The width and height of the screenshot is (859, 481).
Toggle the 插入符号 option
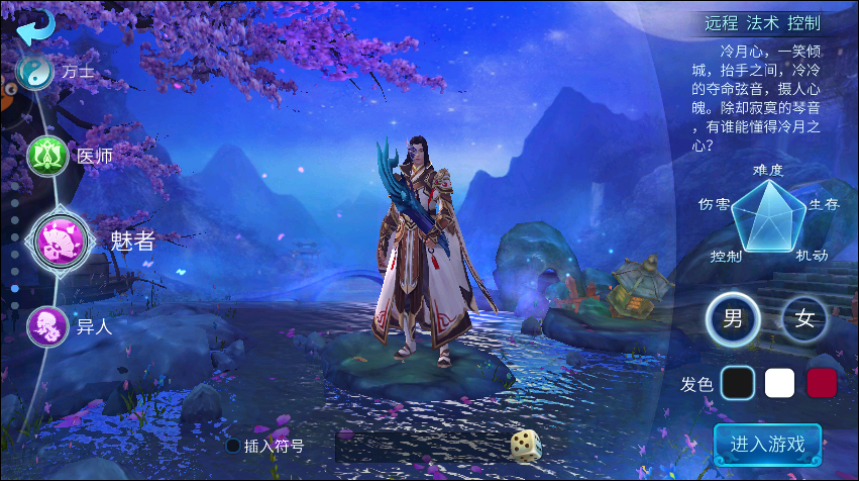click(234, 446)
